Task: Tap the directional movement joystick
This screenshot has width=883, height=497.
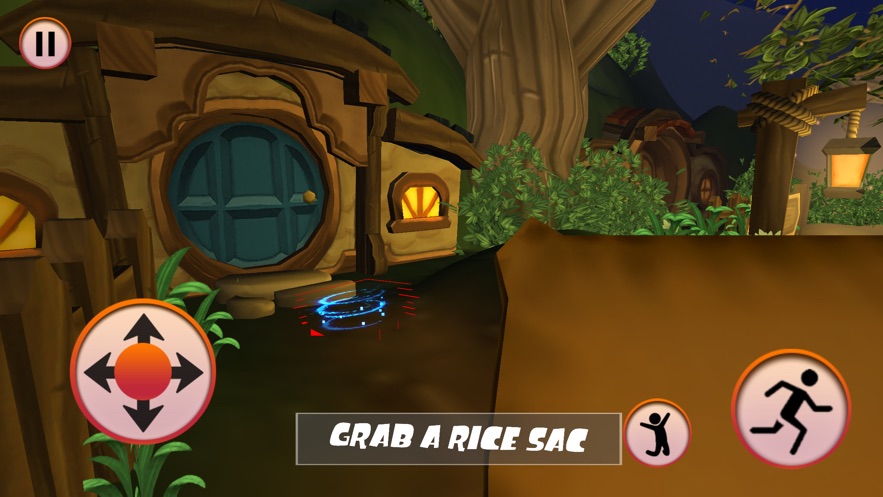Action: (x=143, y=372)
